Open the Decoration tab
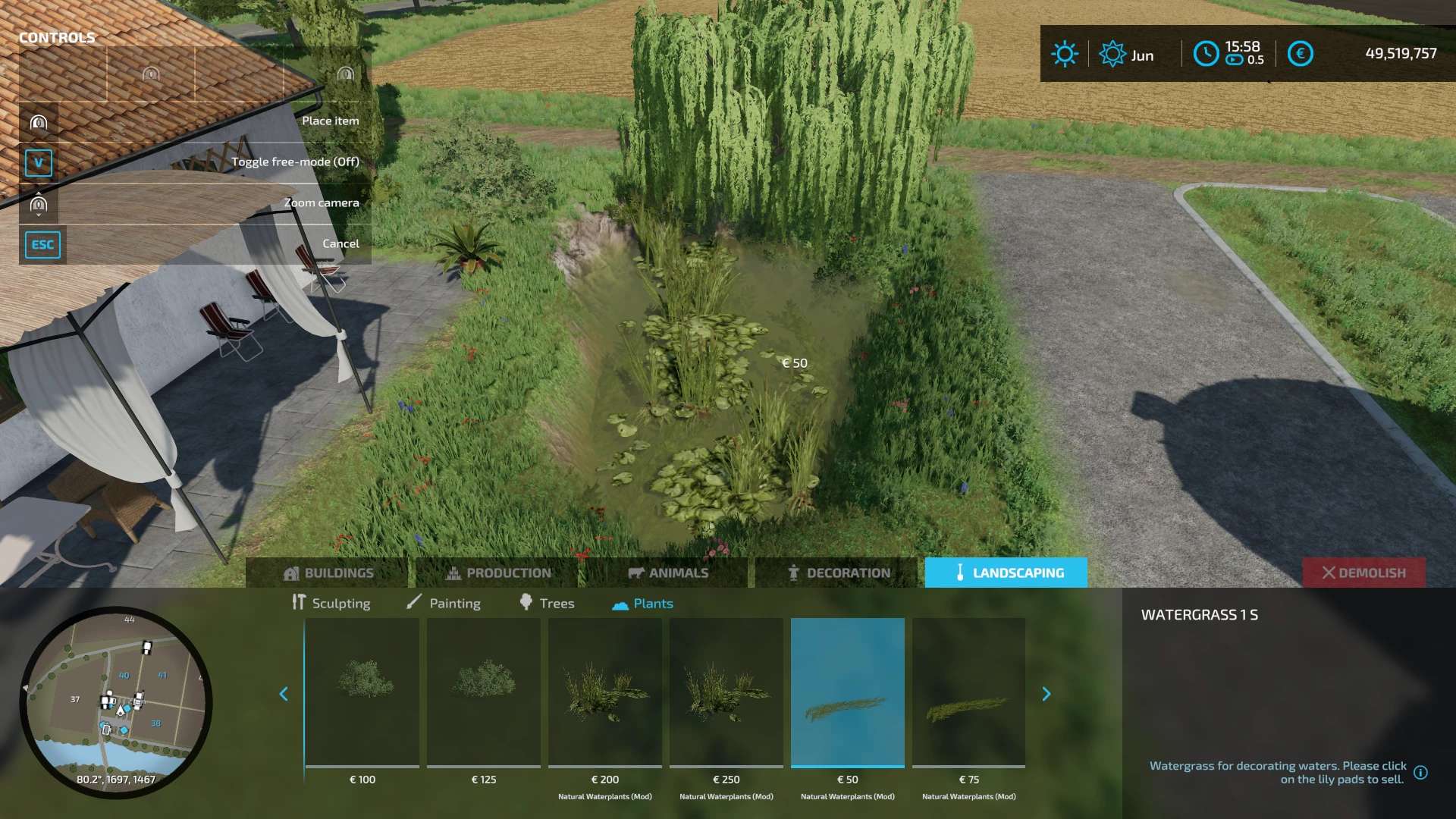The height and width of the screenshot is (819, 1456). (838, 573)
